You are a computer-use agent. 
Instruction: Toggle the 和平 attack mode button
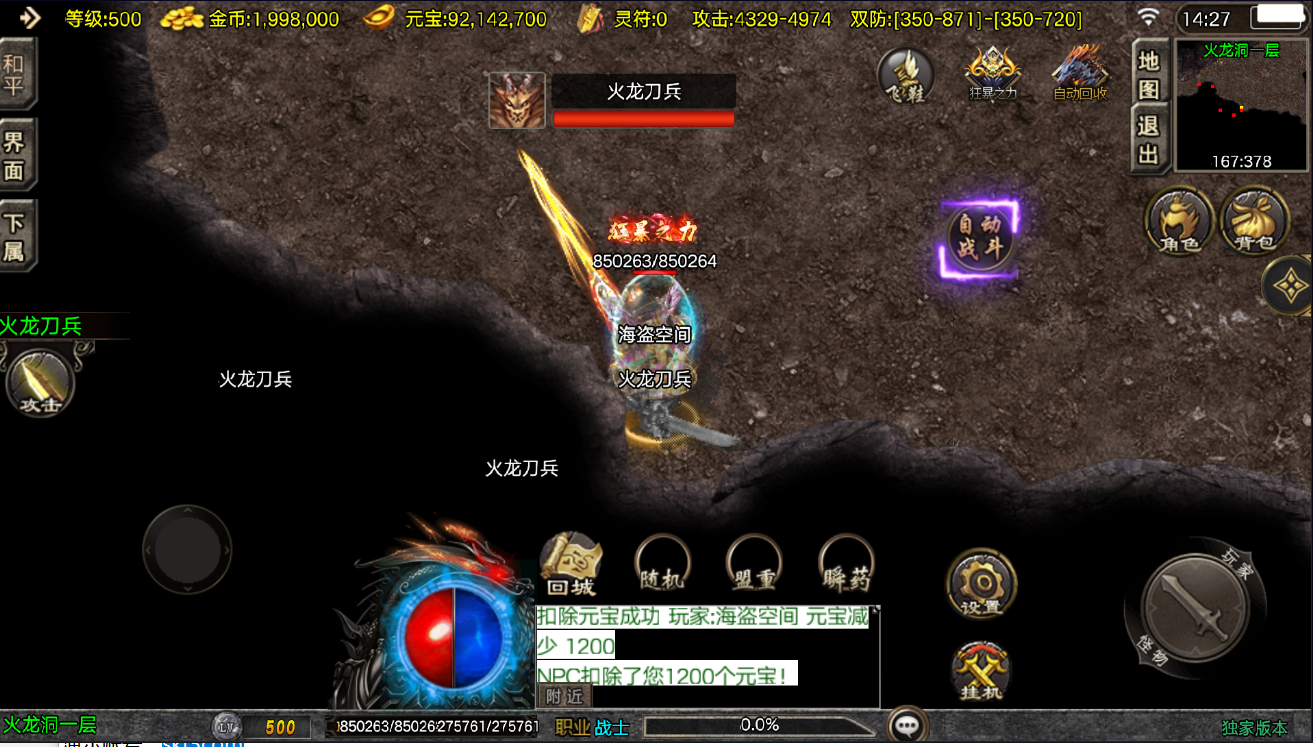tap(16, 73)
